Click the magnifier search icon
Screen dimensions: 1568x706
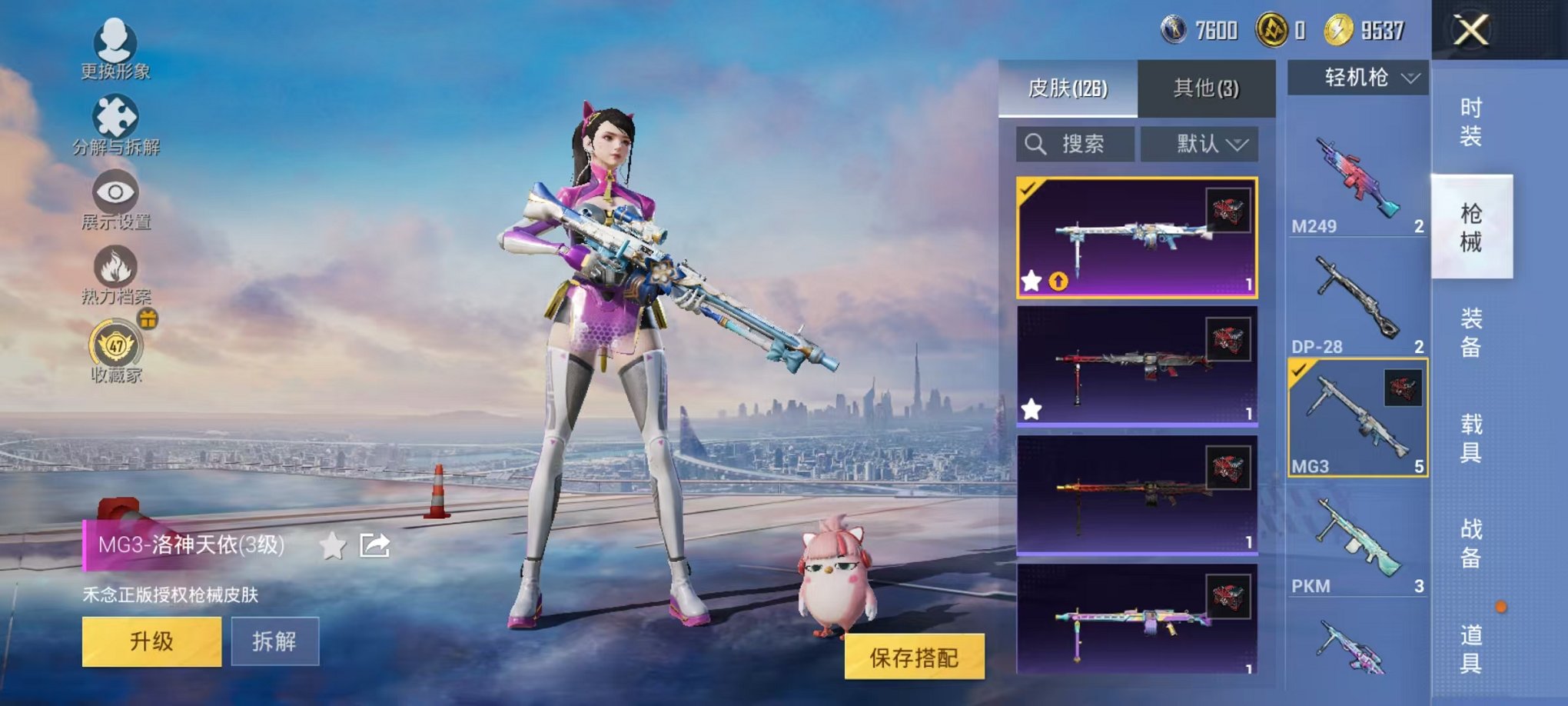1036,145
